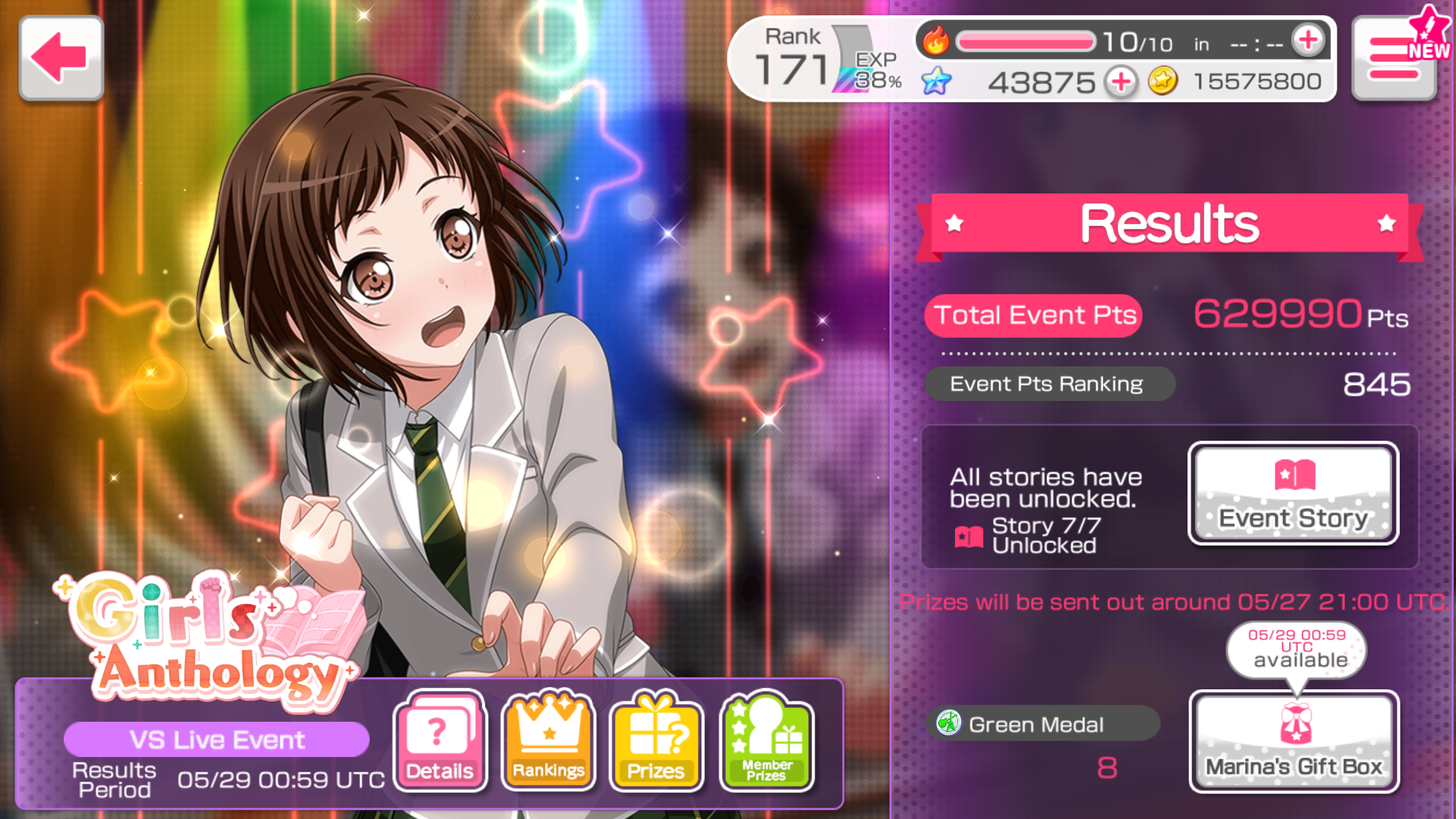Refill flames with the boost plus button

click(x=1308, y=40)
